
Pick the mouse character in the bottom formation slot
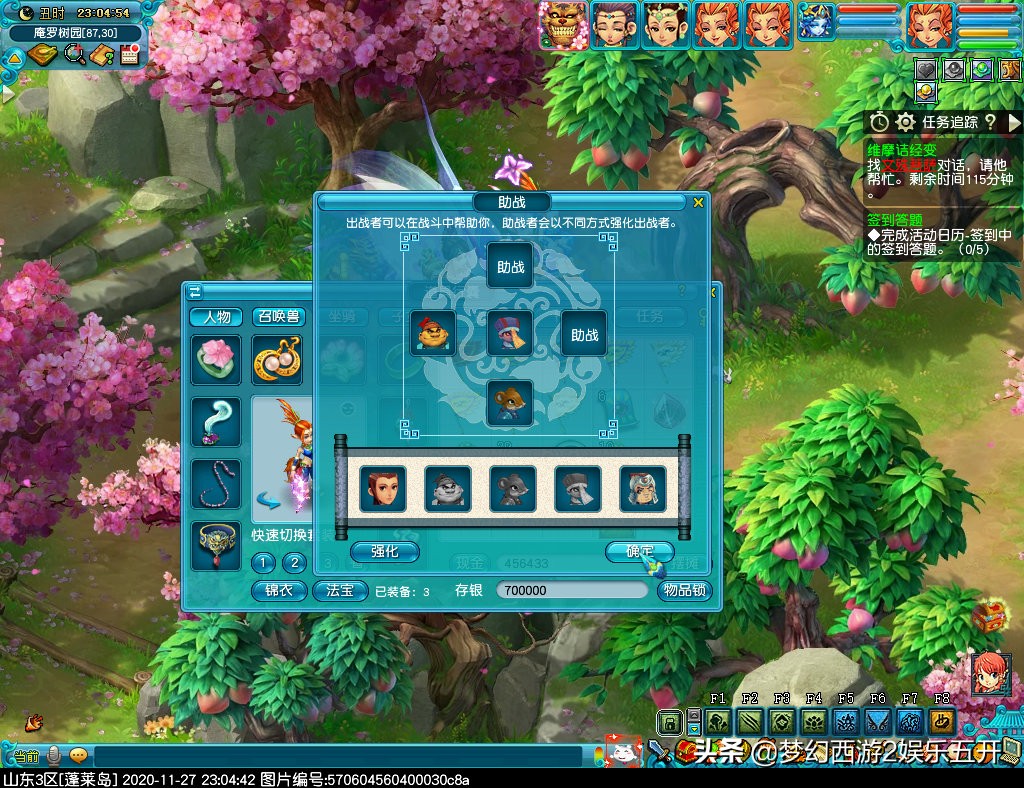(x=510, y=402)
